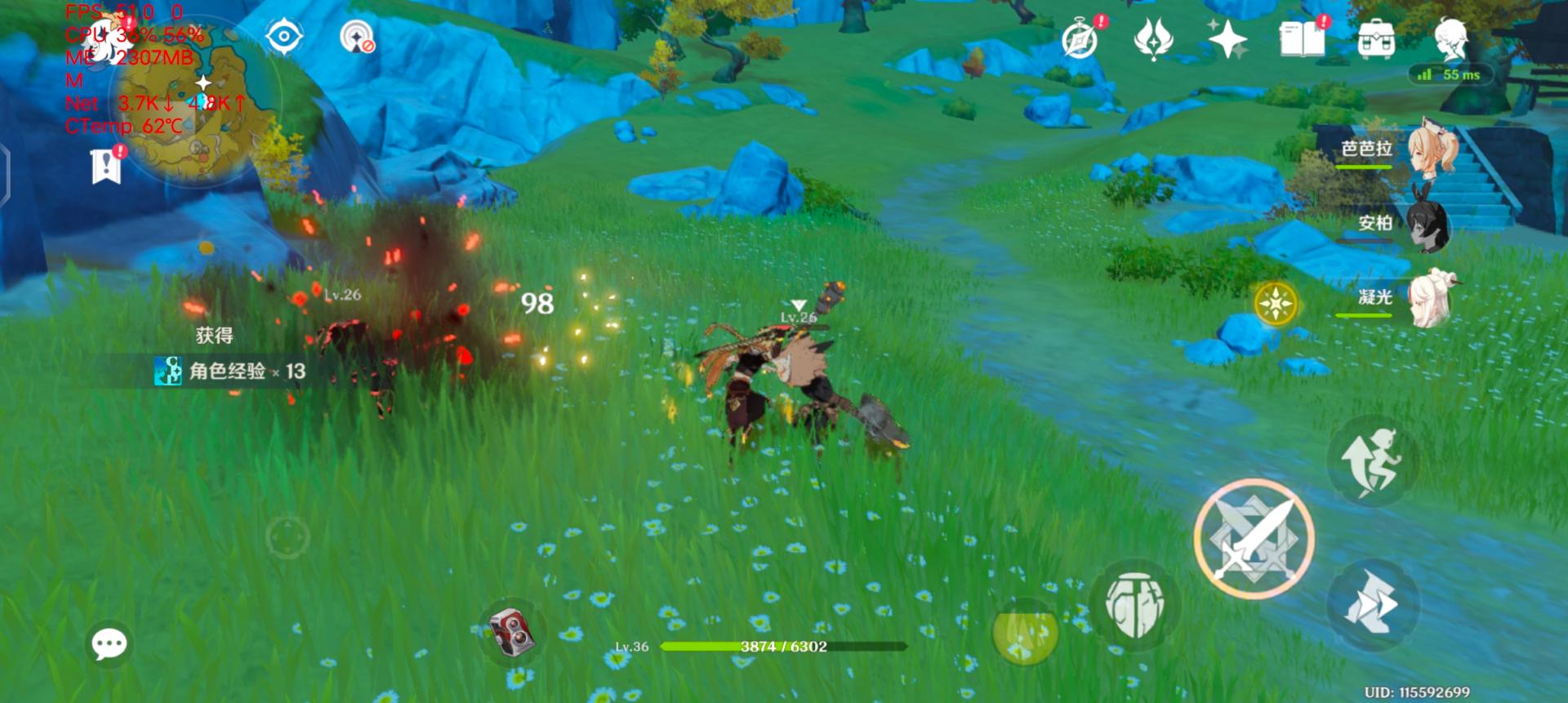Open the compass adventure icon
1568x703 pixels.
tap(1080, 39)
